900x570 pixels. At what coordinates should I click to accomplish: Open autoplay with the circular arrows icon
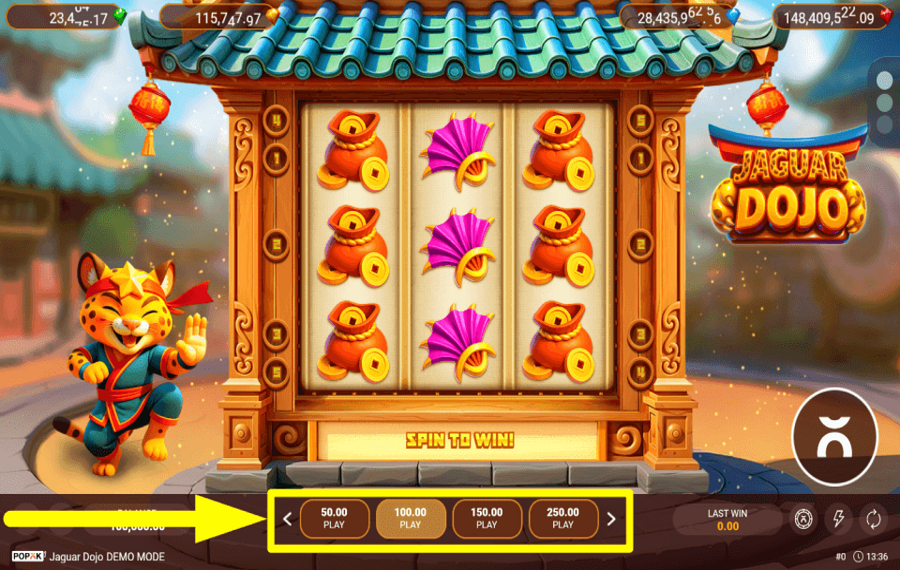[873, 518]
